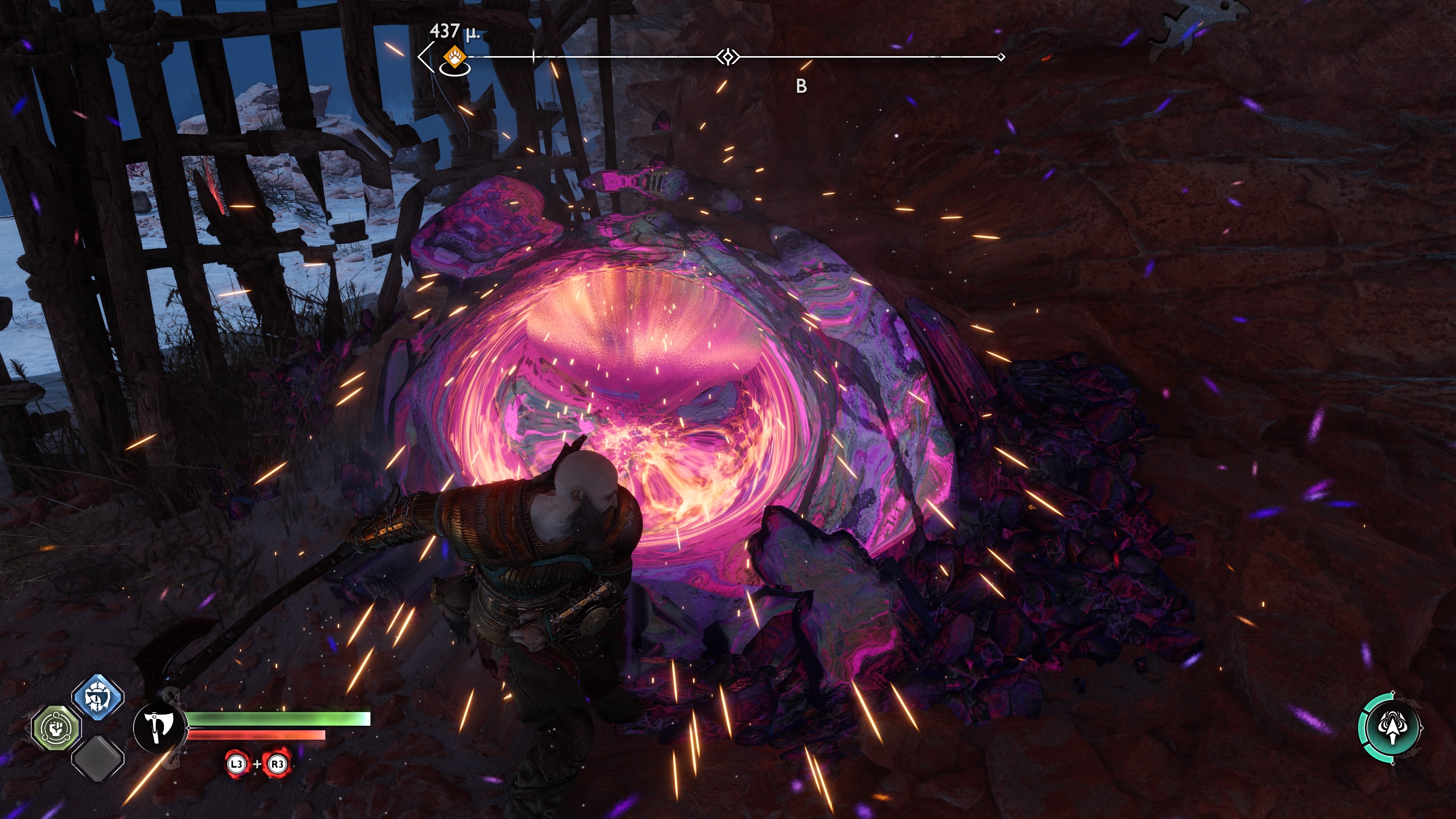This screenshot has width=1456, height=819.
Task: Click the compass center heading indicator
Action: coord(728,57)
